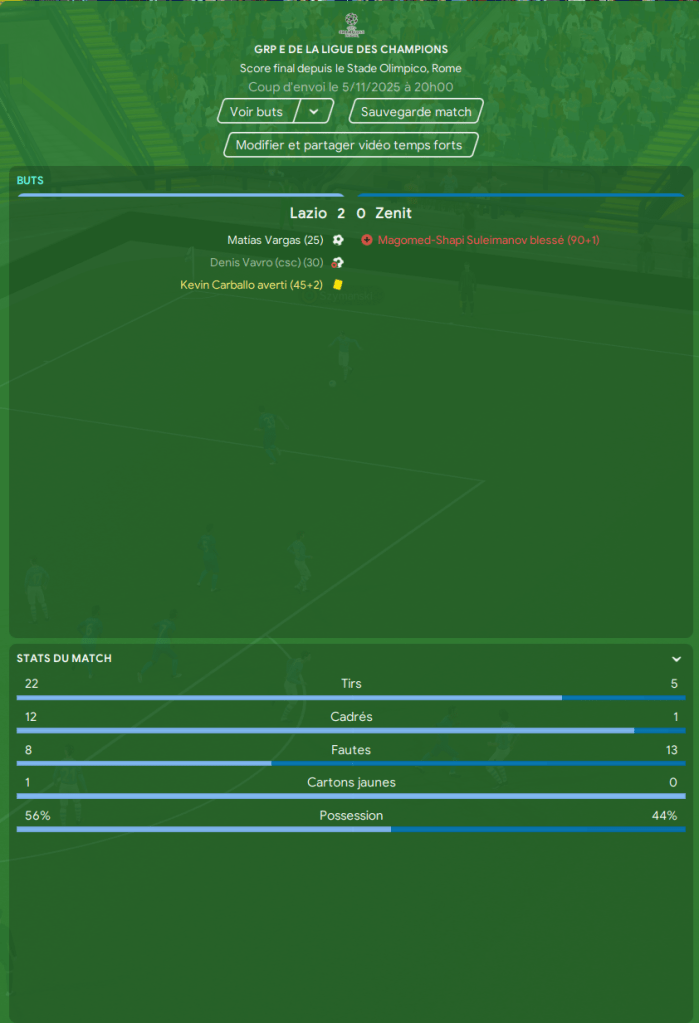This screenshot has width=699, height=1023.
Task: Open the Voir buts dropdown arrow
Action: [x=314, y=112]
